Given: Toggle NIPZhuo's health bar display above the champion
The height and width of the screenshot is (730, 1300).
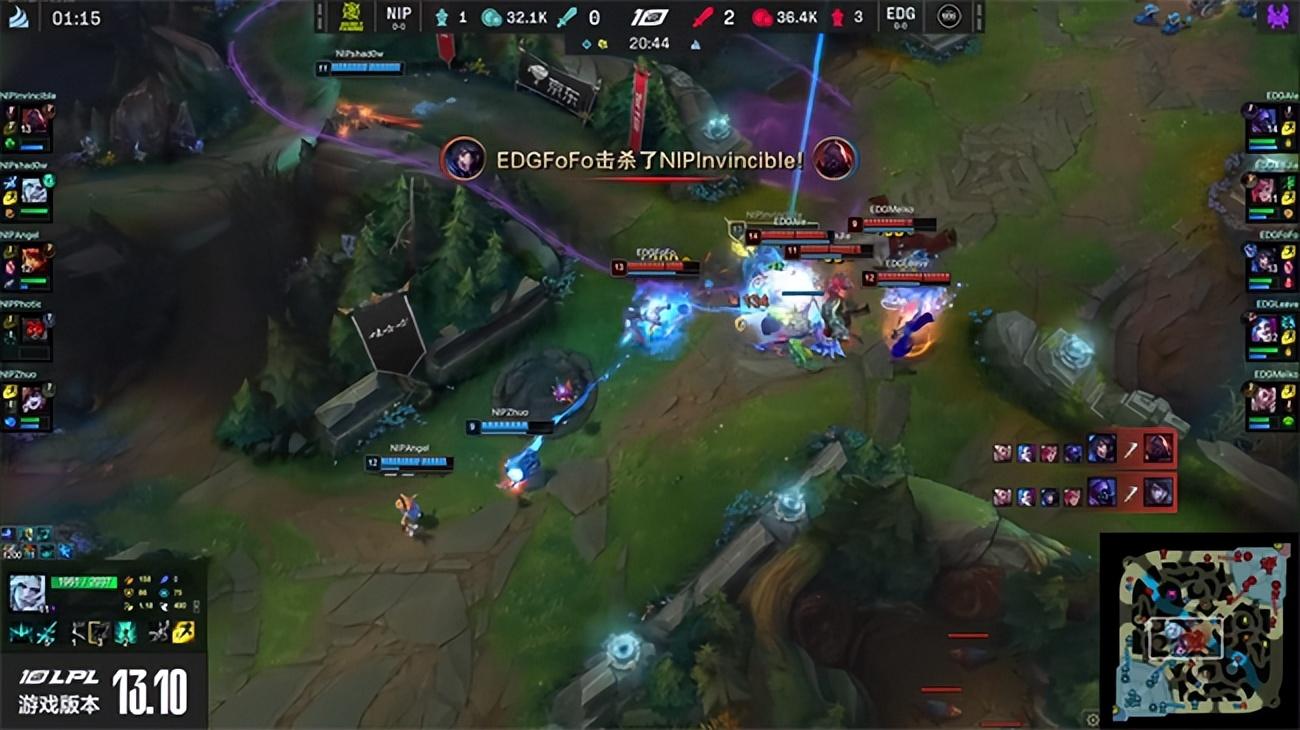Looking at the screenshot, I should (x=510, y=424).
